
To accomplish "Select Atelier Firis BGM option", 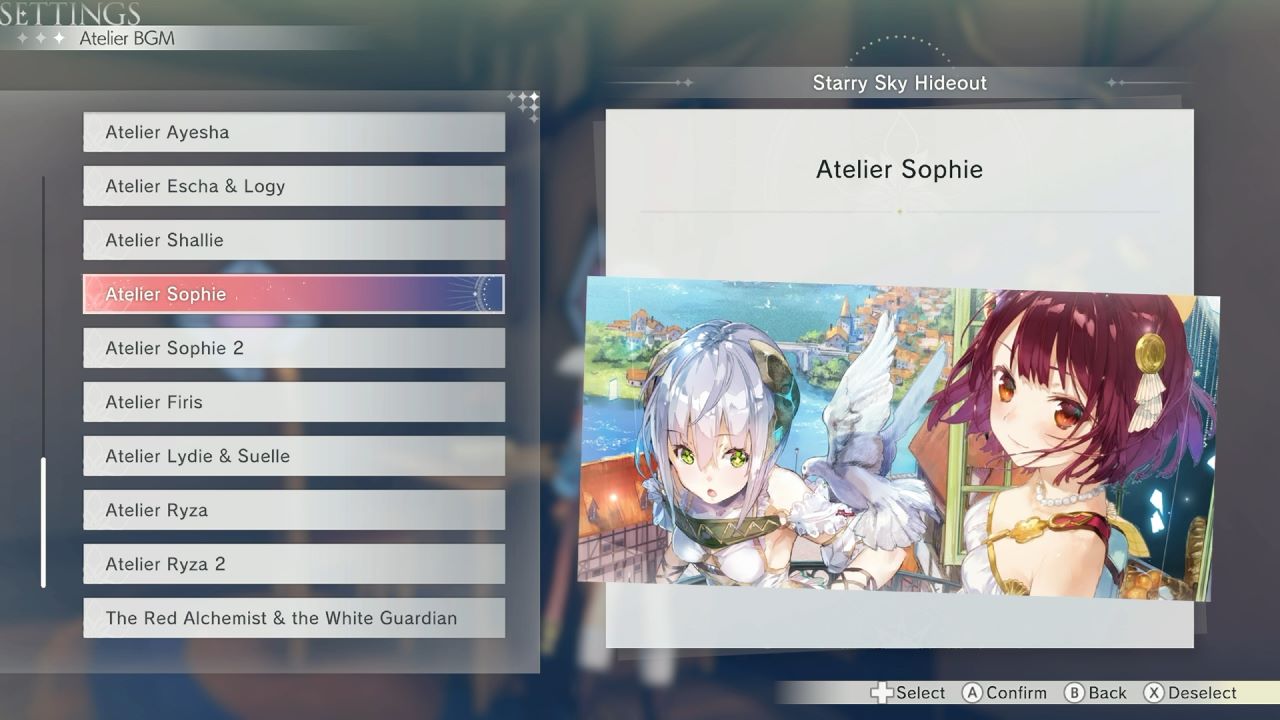I will click(293, 402).
